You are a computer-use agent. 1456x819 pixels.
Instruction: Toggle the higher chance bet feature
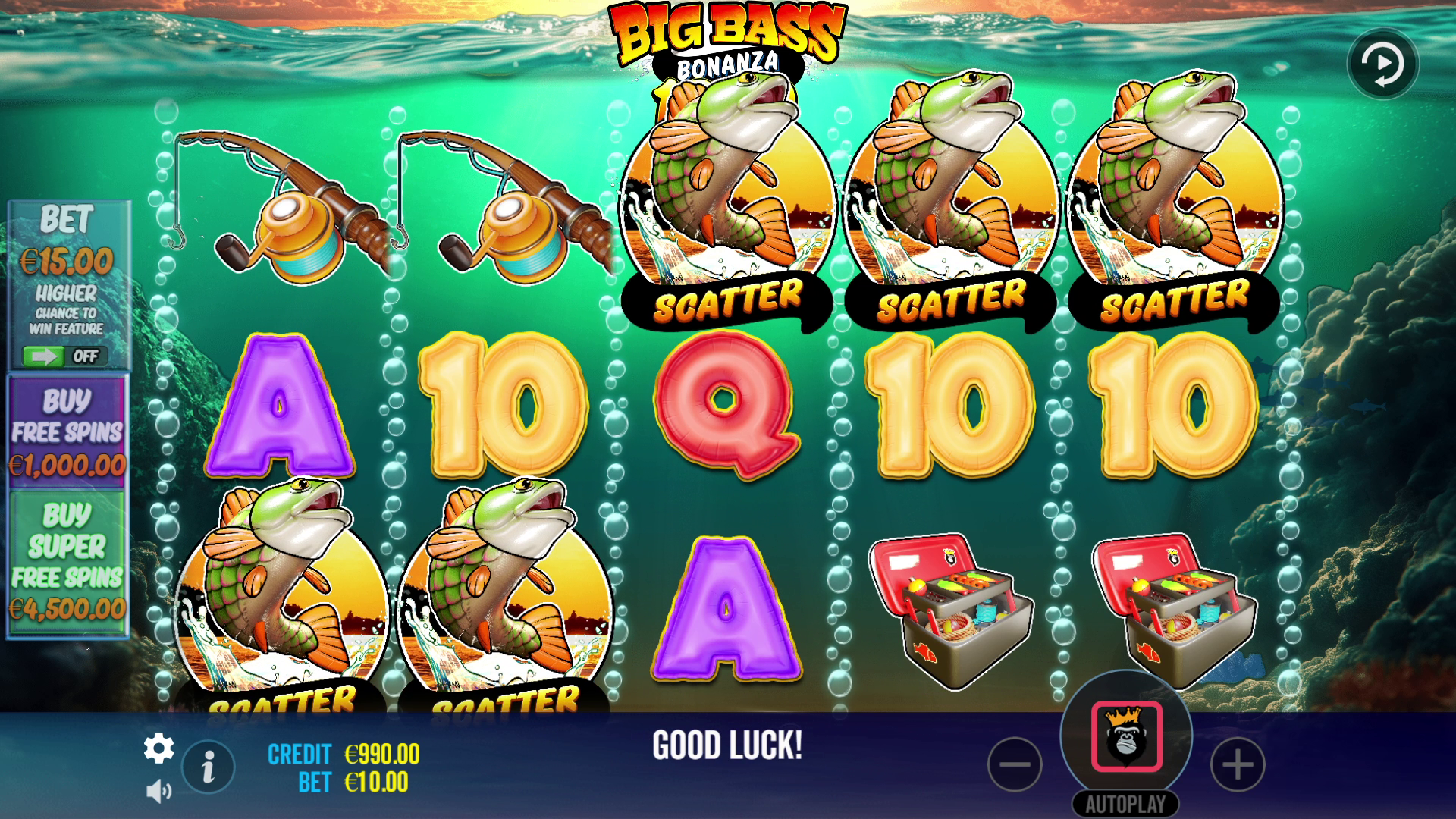pos(64,356)
